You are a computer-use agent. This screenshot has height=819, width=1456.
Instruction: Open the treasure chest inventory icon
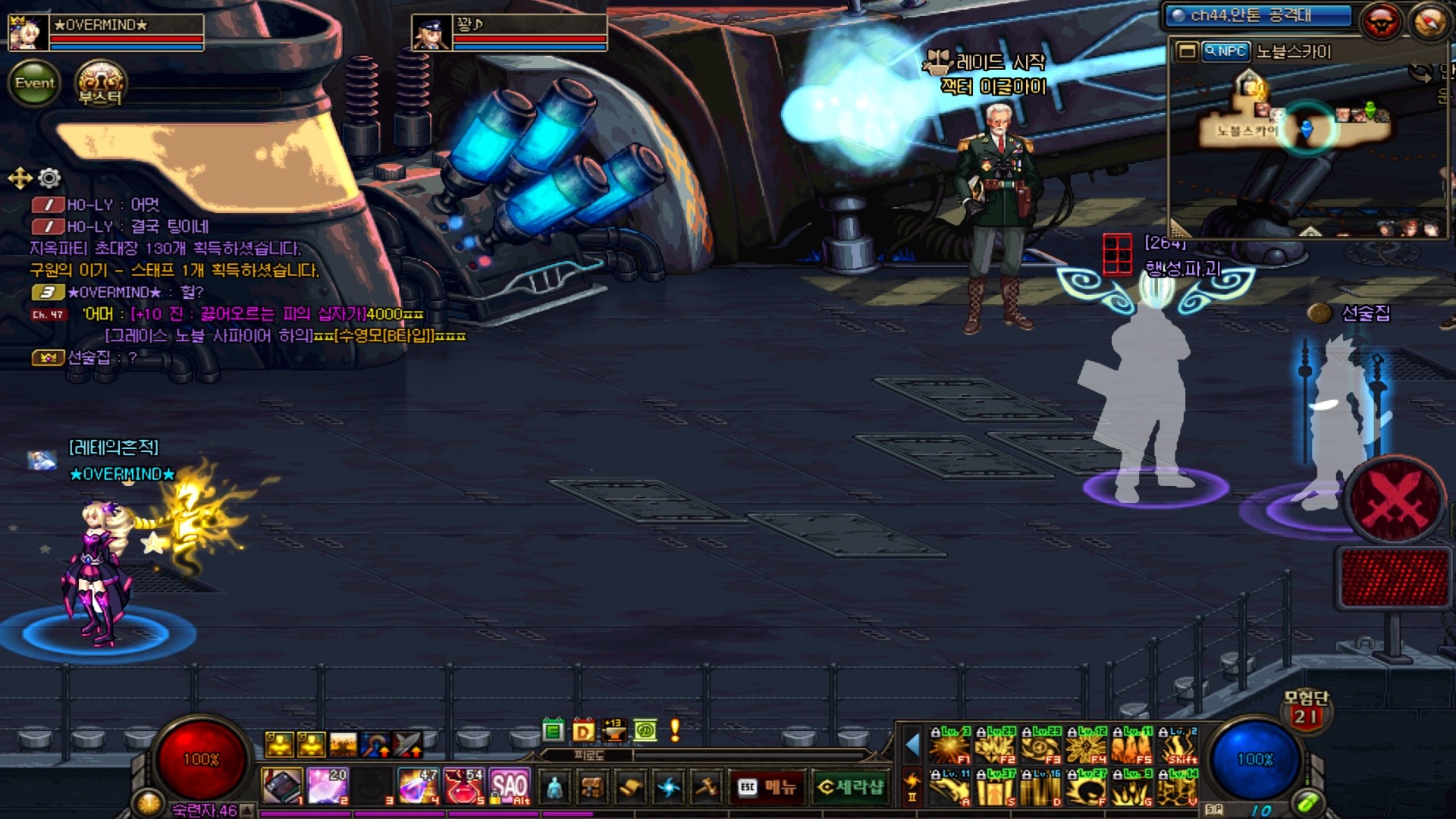click(x=592, y=788)
